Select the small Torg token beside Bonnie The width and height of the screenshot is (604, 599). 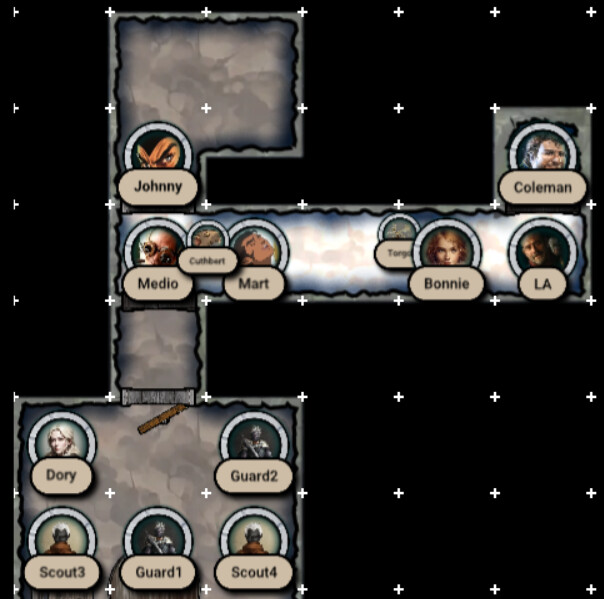(x=398, y=236)
